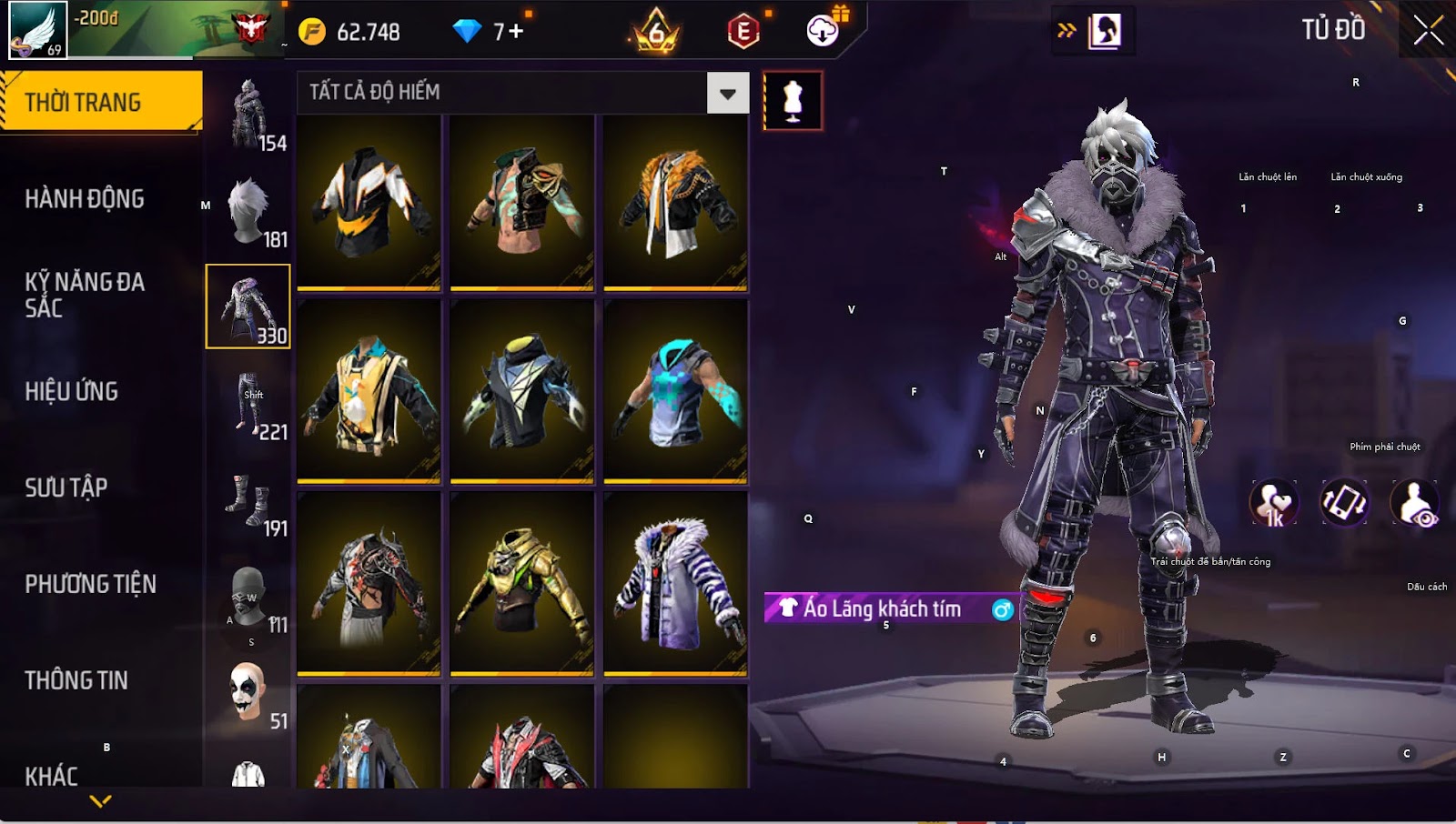The height and width of the screenshot is (824, 1456).
Task: Open the Hành Động menu section
Action: pos(85,199)
